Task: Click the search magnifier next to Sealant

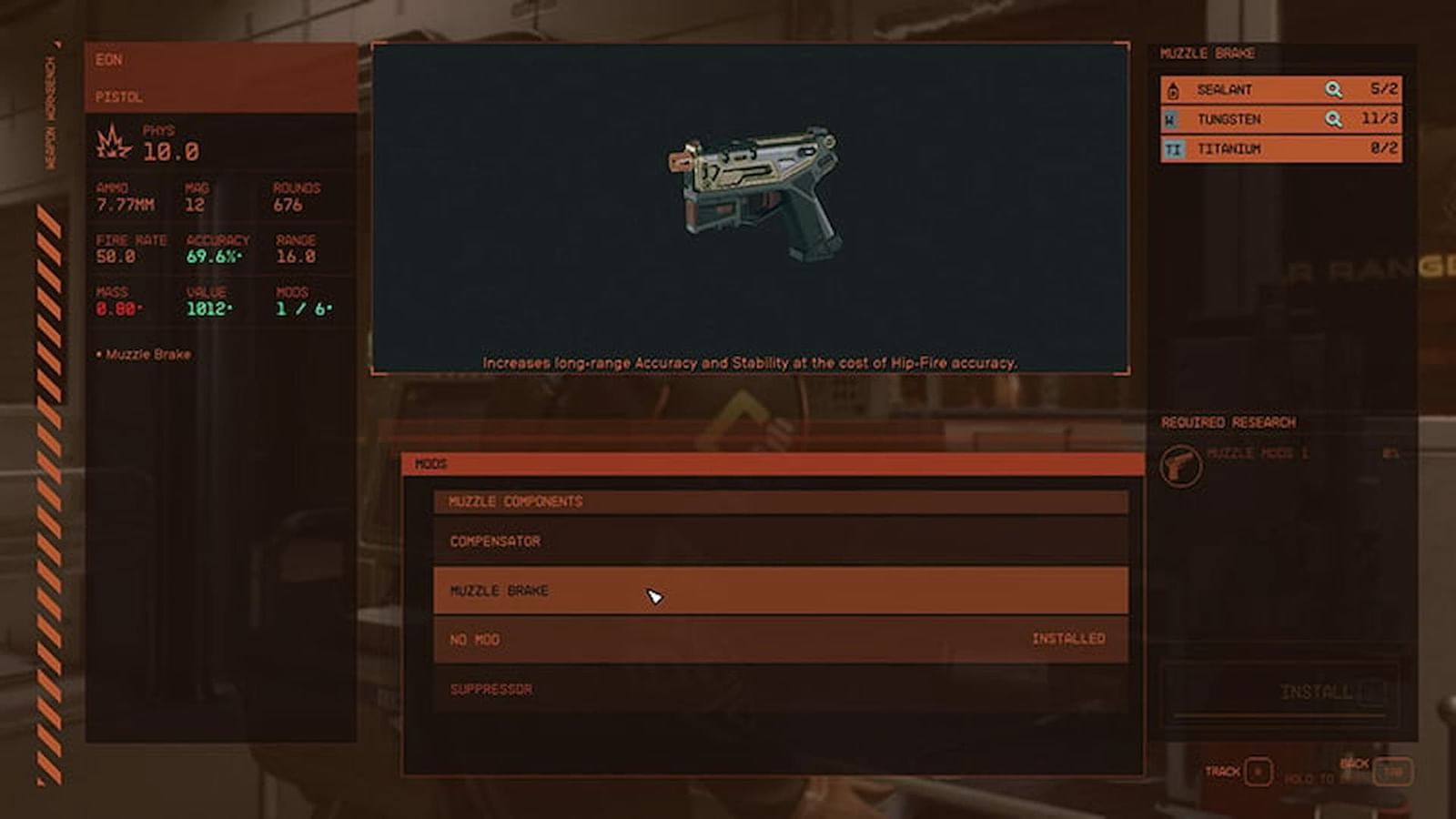Action: pos(1334,90)
